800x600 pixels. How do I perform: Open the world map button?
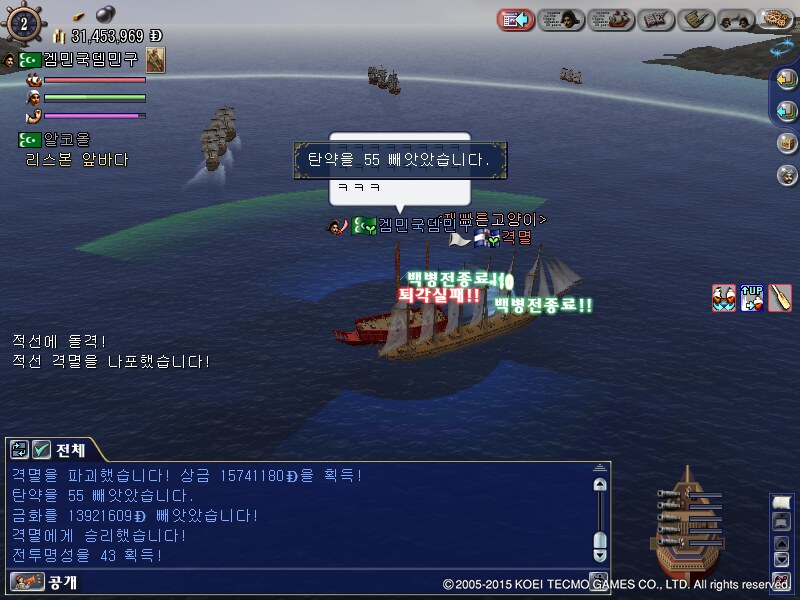pyautogui.click(x=779, y=19)
